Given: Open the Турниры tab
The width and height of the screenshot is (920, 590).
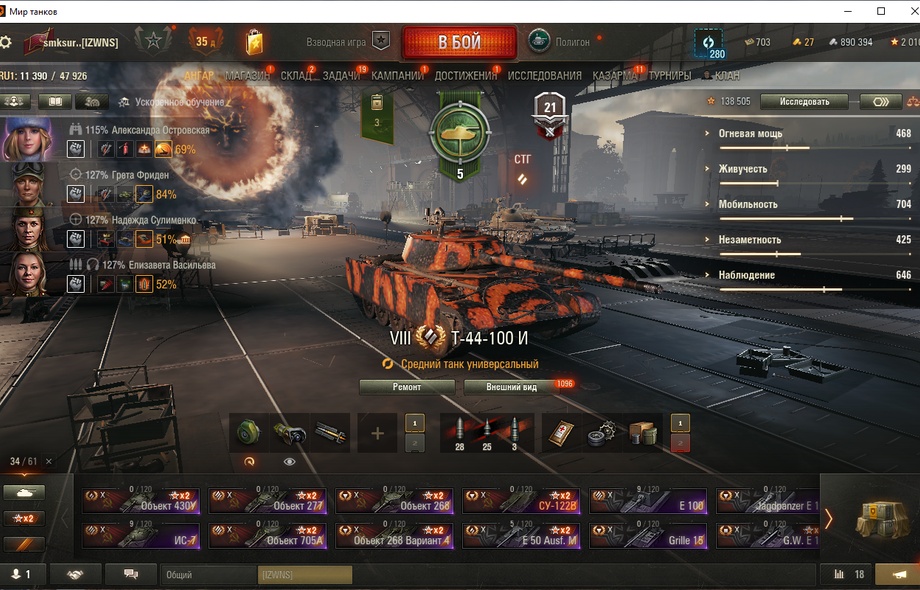Looking at the screenshot, I should point(669,76).
